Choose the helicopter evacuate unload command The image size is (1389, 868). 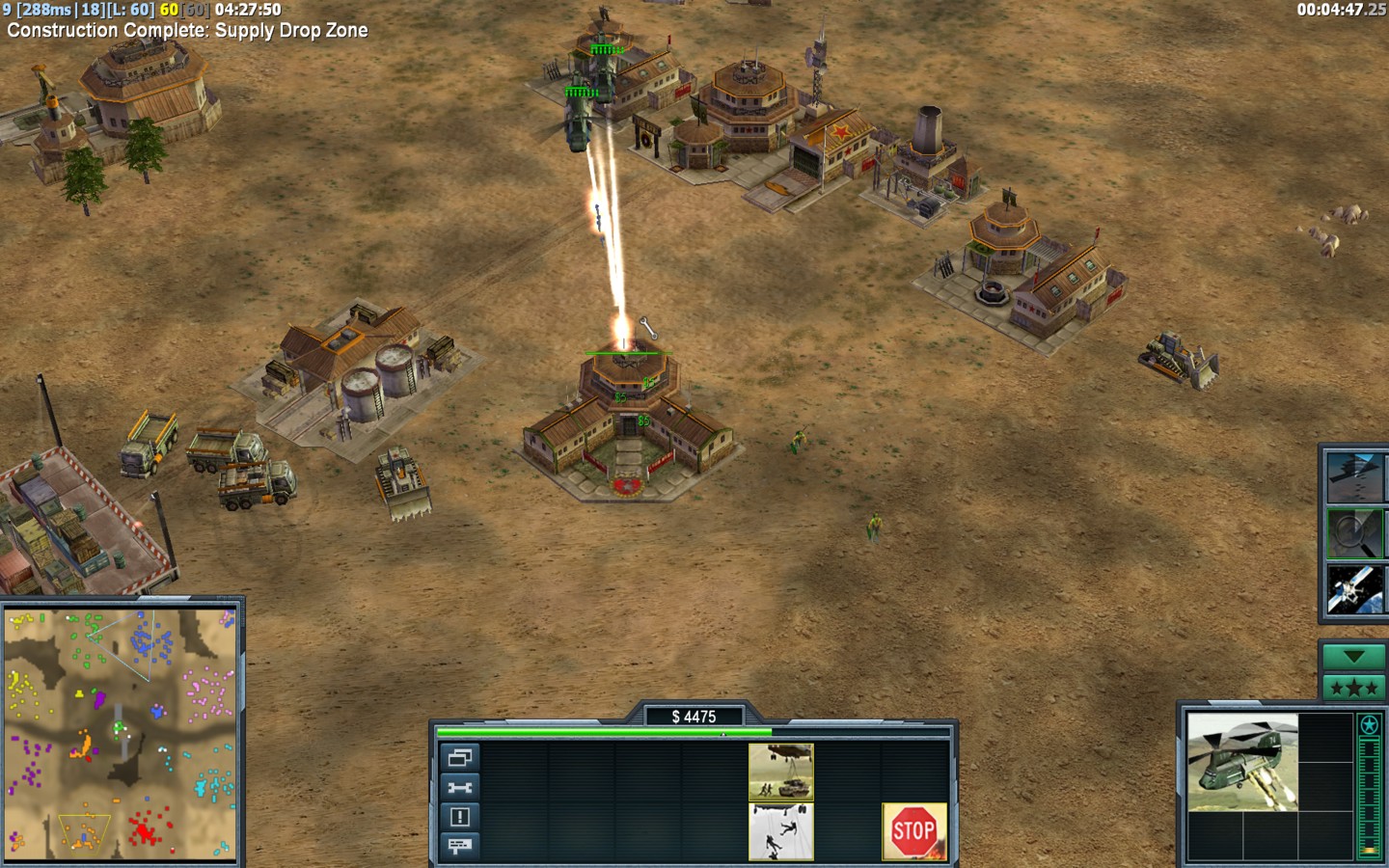tap(781, 772)
